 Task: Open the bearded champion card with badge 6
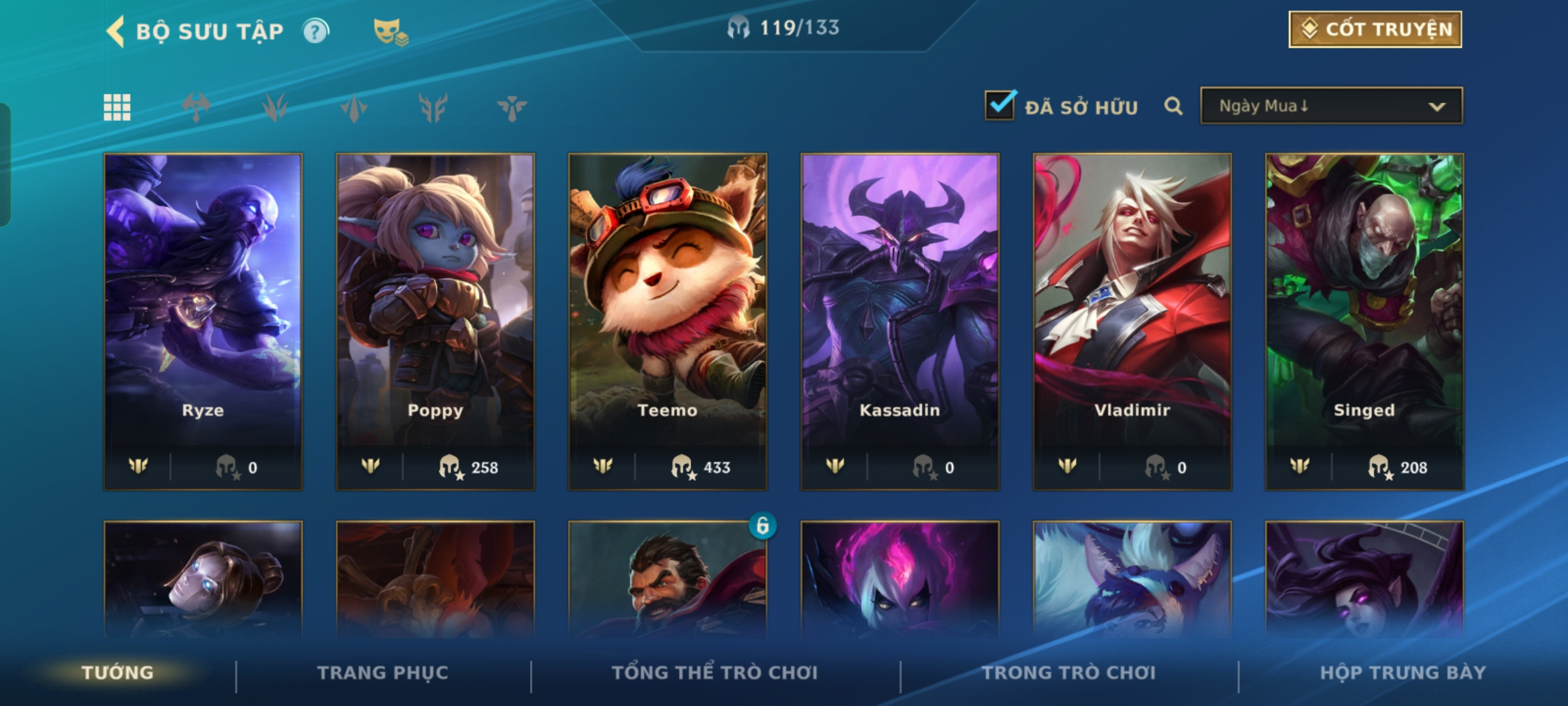click(x=668, y=582)
